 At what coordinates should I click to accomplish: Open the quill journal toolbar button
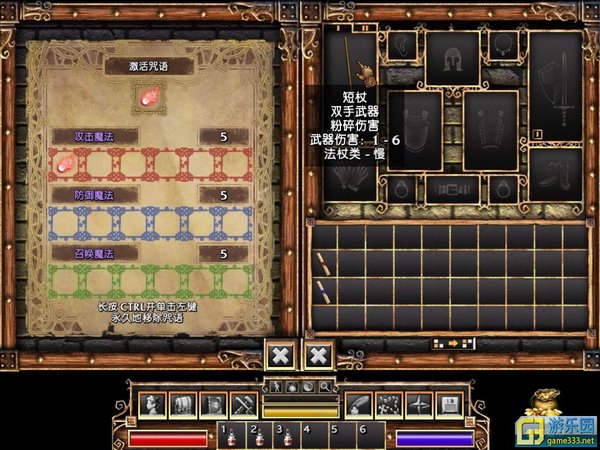point(359,403)
